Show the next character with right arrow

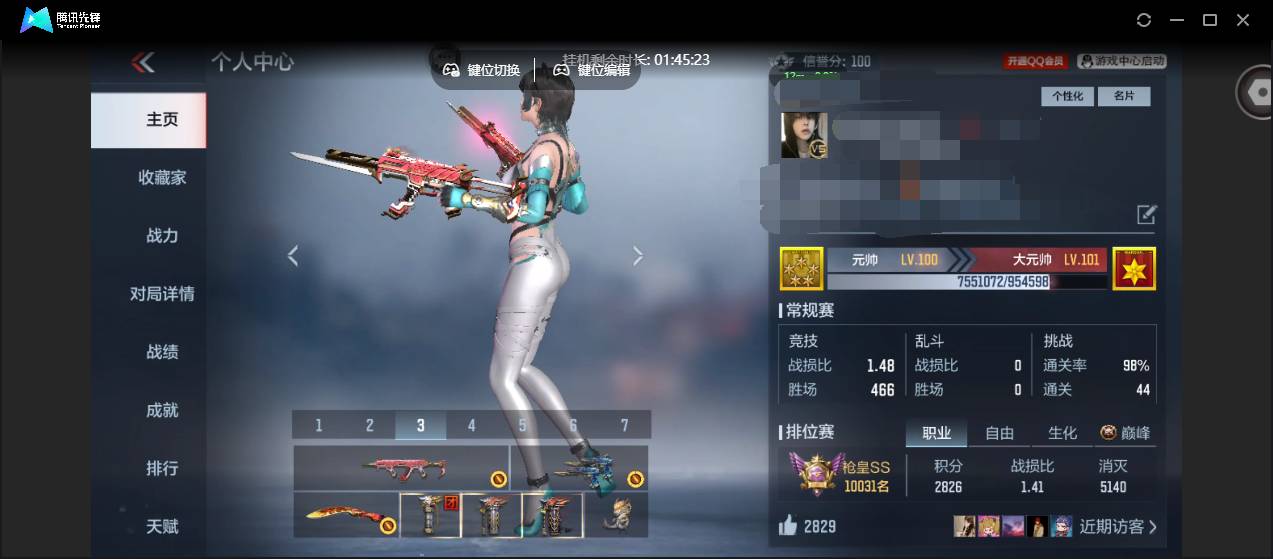(x=638, y=256)
